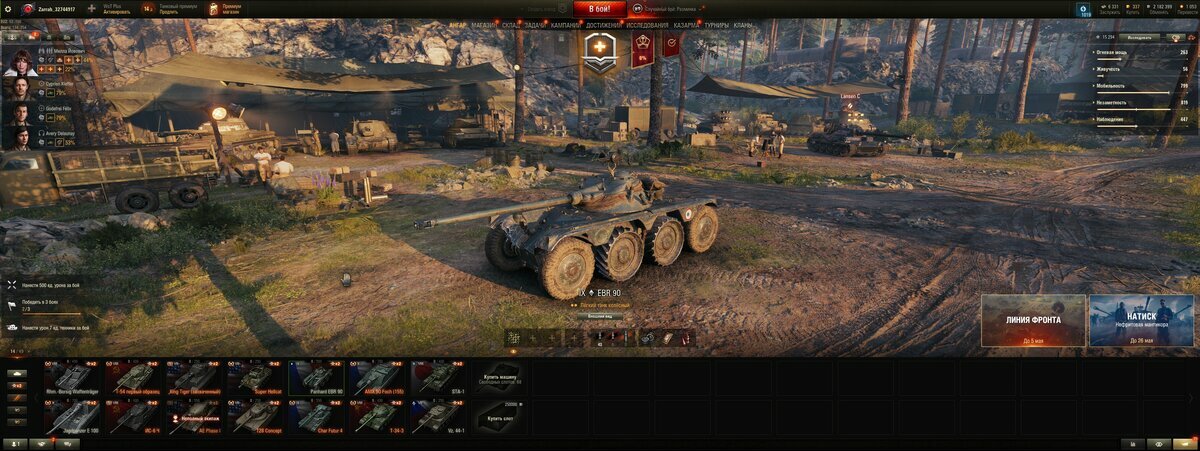The height and width of the screenshot is (451, 1200).
Task: Open the КАМПАНИИ tab
Action: 565,25
